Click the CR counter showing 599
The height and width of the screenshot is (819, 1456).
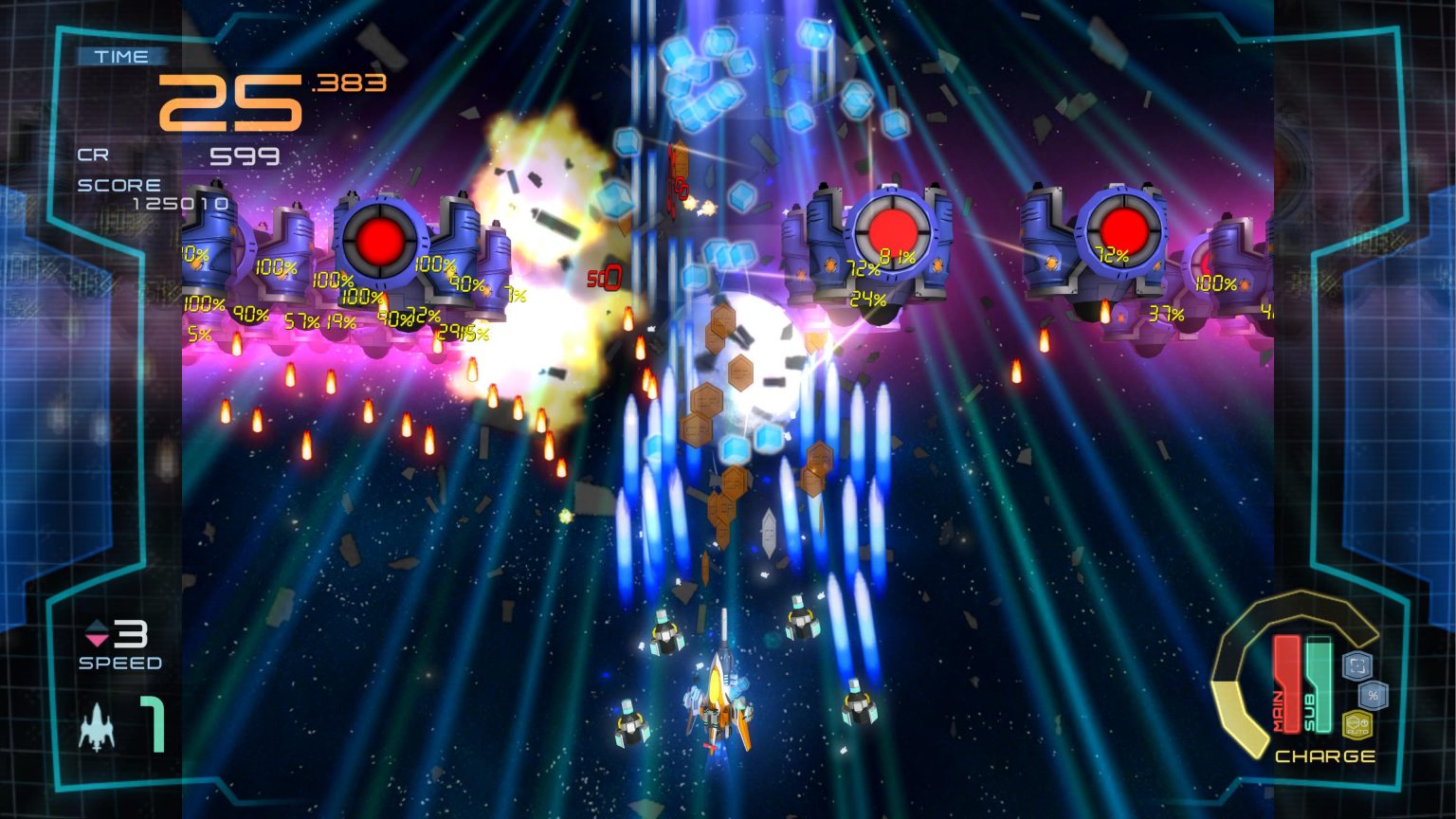point(246,155)
